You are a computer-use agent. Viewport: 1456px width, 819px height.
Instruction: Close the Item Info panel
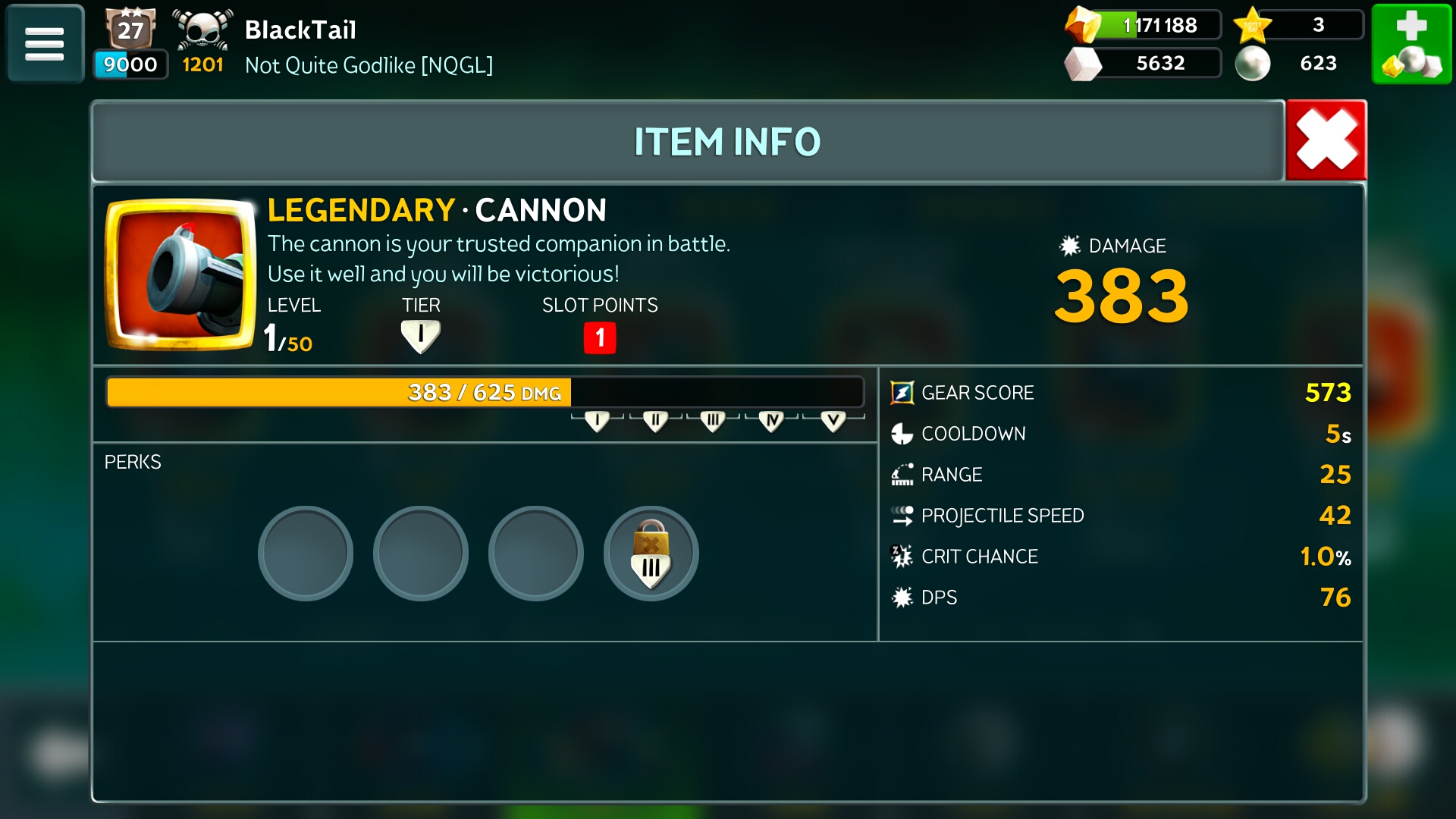tap(1326, 140)
